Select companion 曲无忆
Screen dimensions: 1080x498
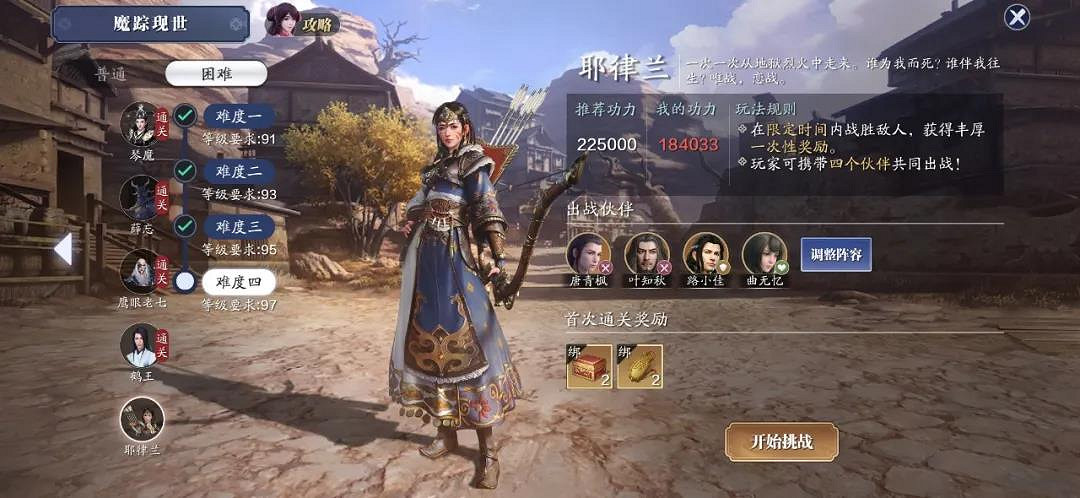763,254
